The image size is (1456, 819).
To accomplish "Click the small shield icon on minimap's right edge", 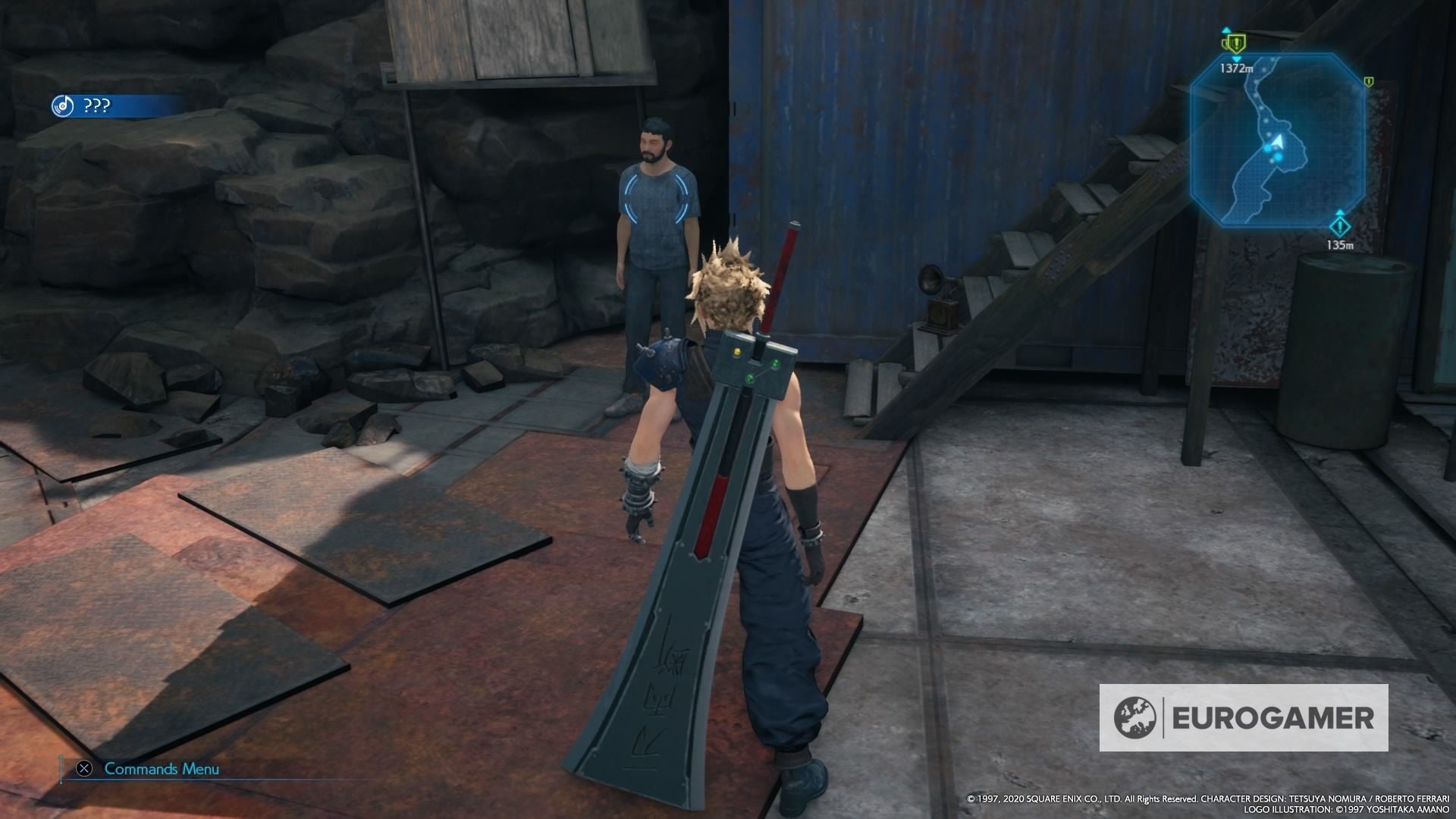I will [x=1369, y=81].
